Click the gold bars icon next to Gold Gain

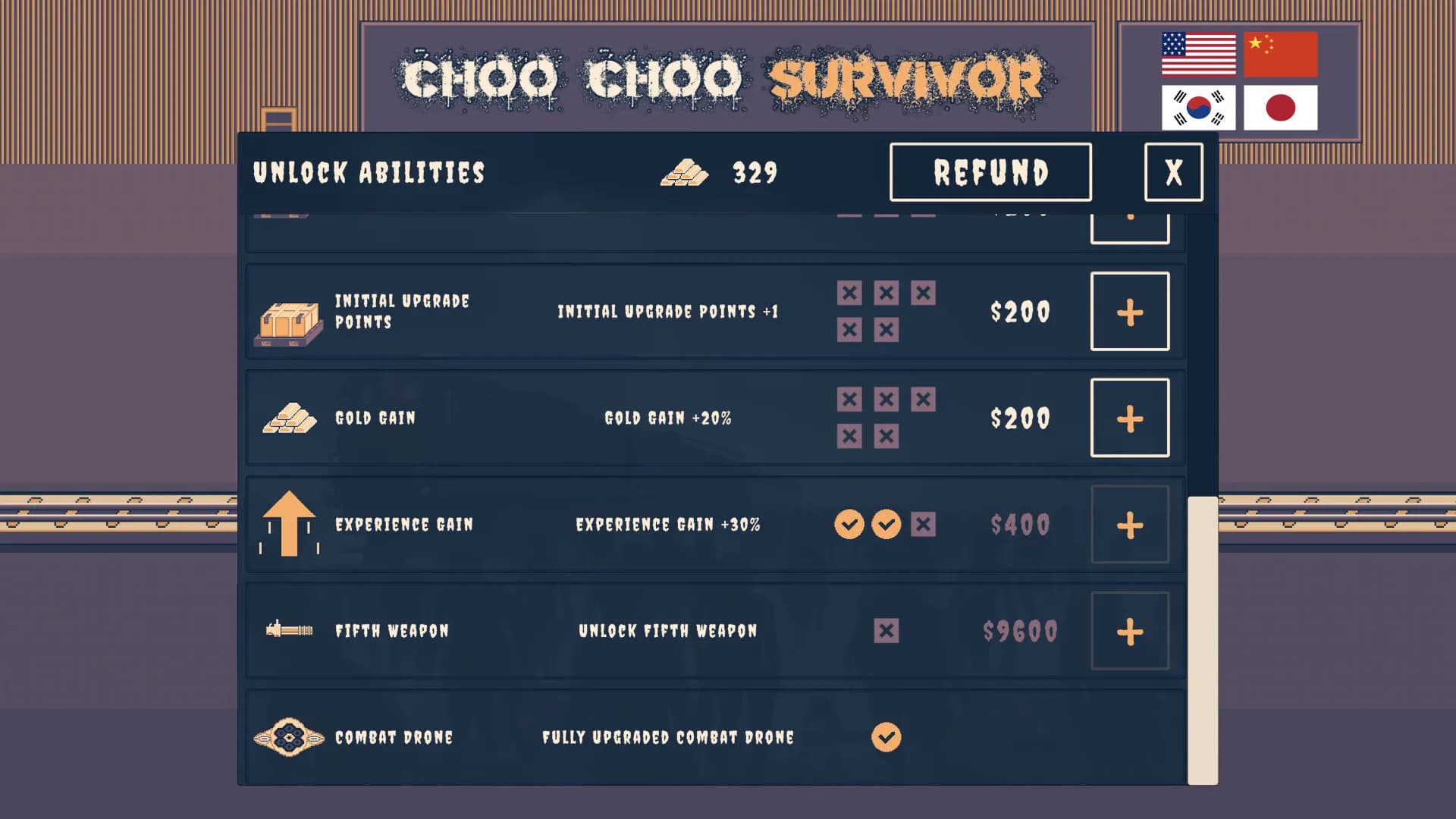(290, 417)
